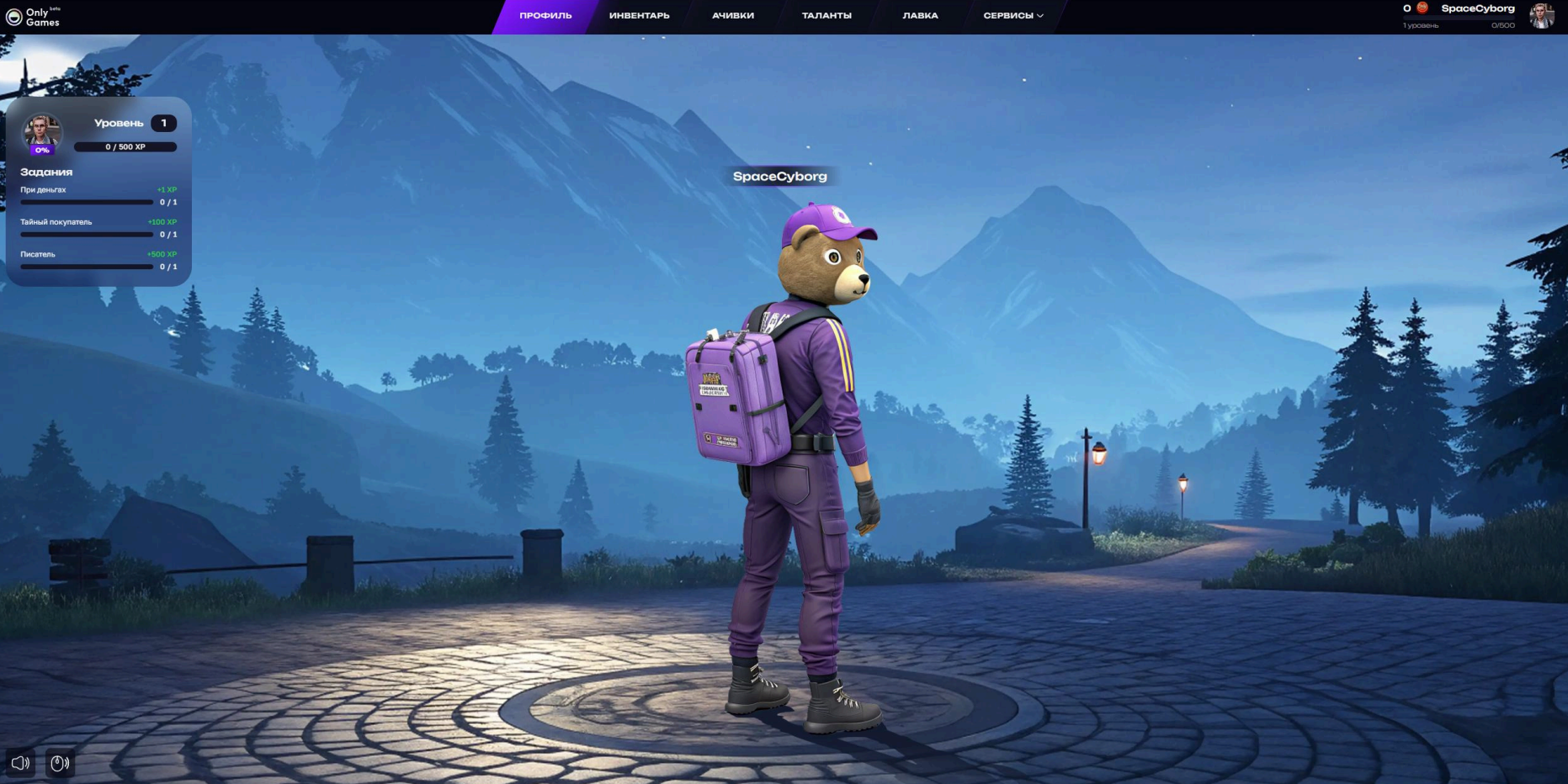Open the Лавка shop tab
1568x784 pixels.
(x=920, y=16)
